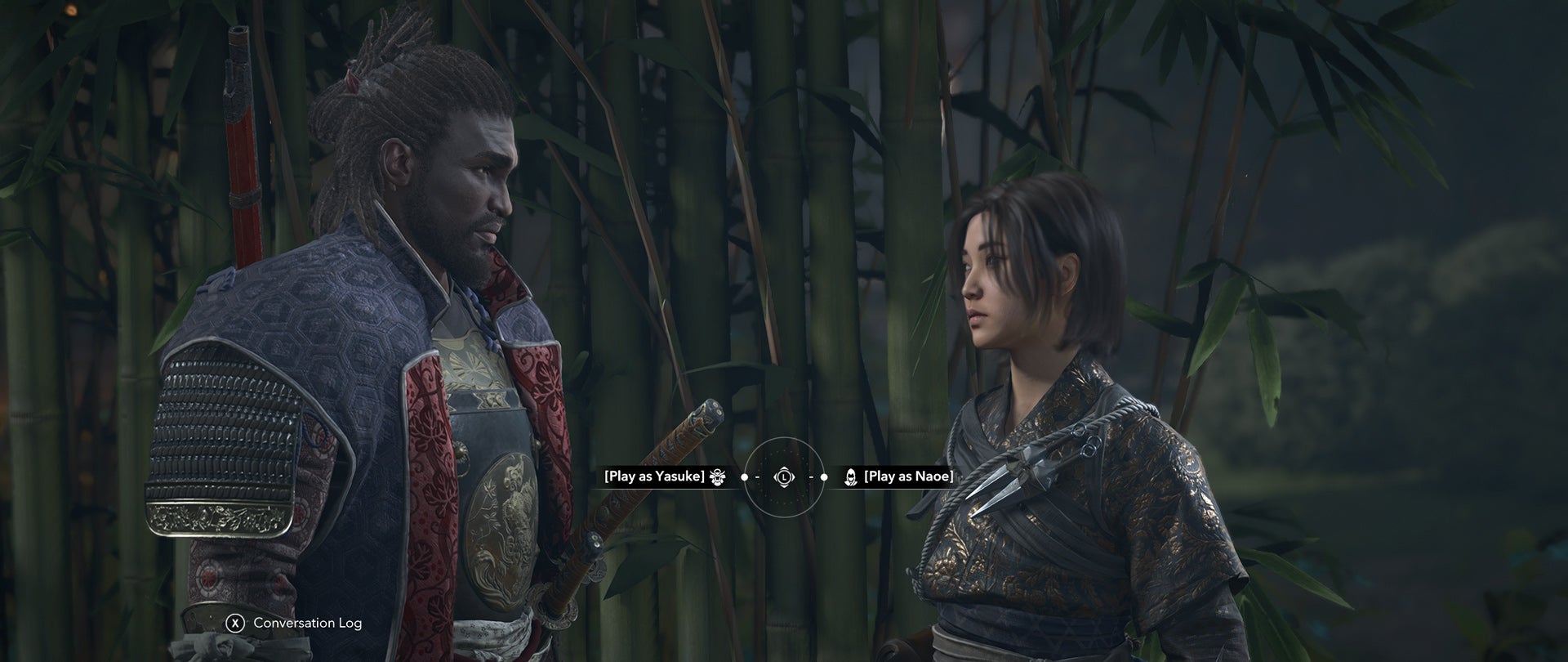The height and width of the screenshot is (662, 1568).
Task: Tap the samurai mask beside Yasuke's name
Action: (717, 478)
